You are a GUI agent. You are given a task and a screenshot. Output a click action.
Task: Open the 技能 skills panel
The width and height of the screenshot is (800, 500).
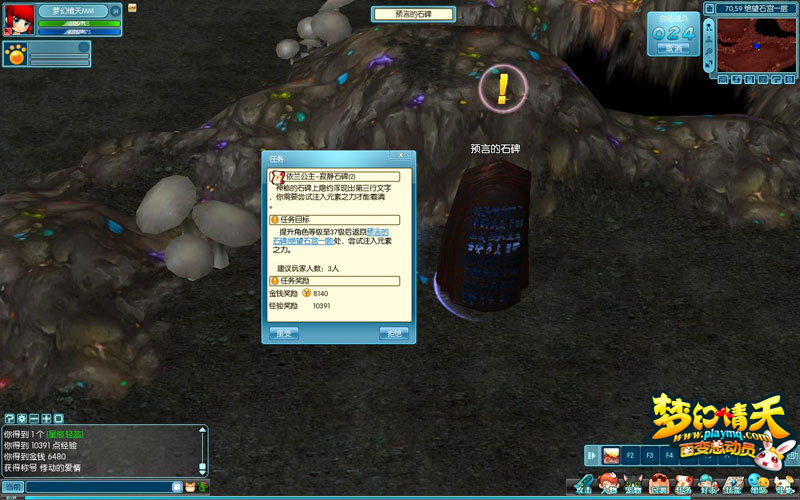click(733, 485)
